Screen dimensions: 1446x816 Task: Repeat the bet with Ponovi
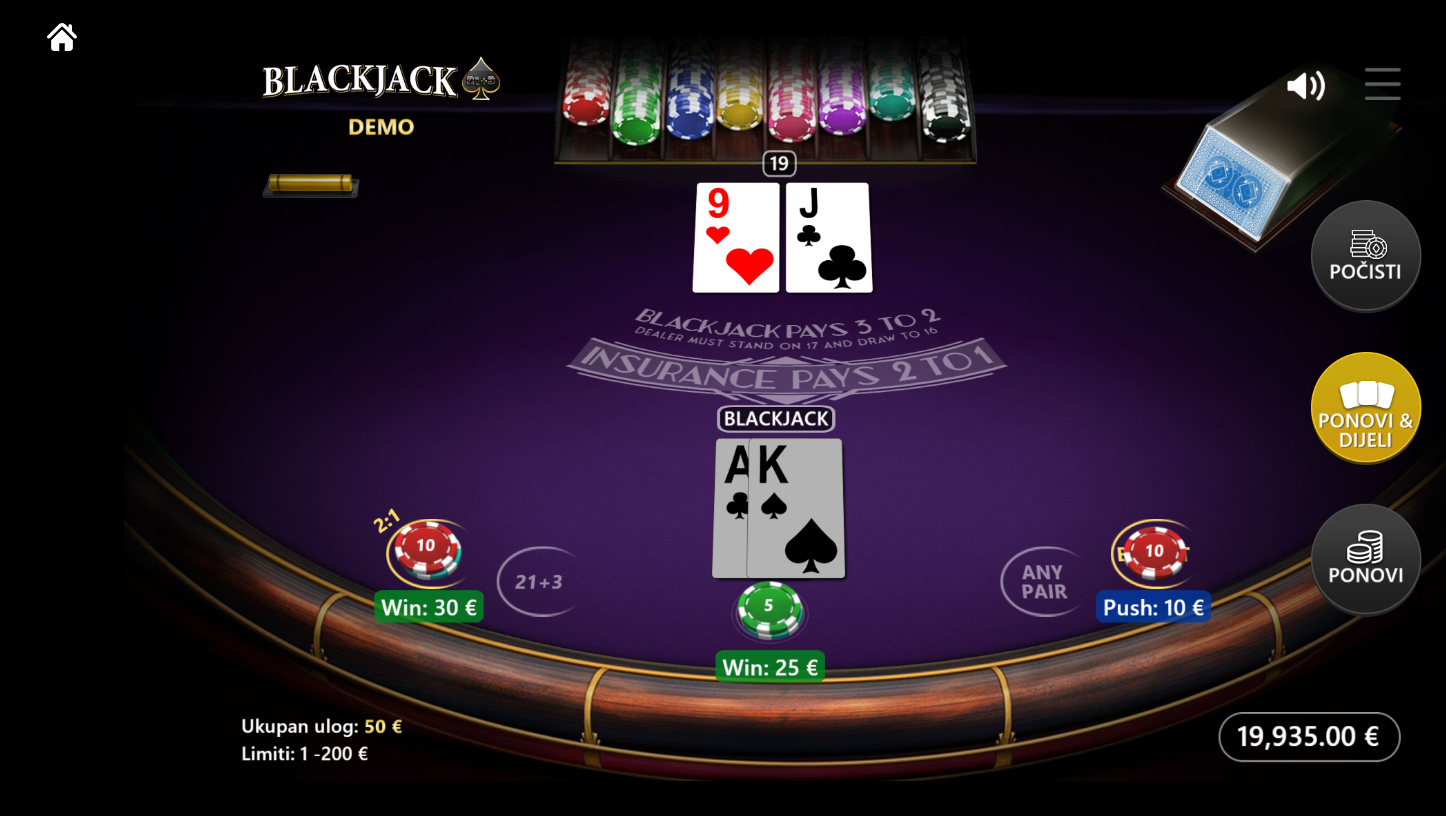pos(1365,559)
